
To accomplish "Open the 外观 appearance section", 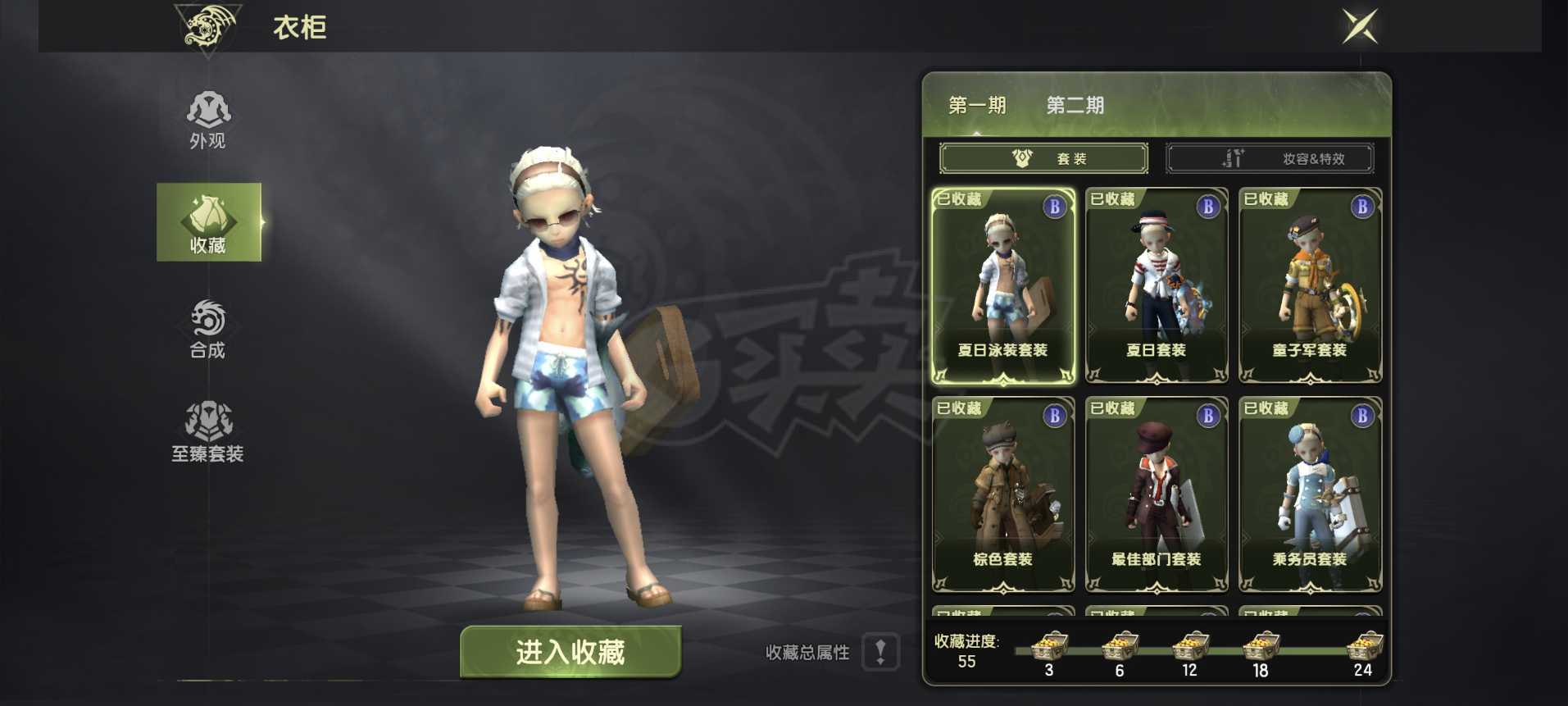I will [x=208, y=120].
